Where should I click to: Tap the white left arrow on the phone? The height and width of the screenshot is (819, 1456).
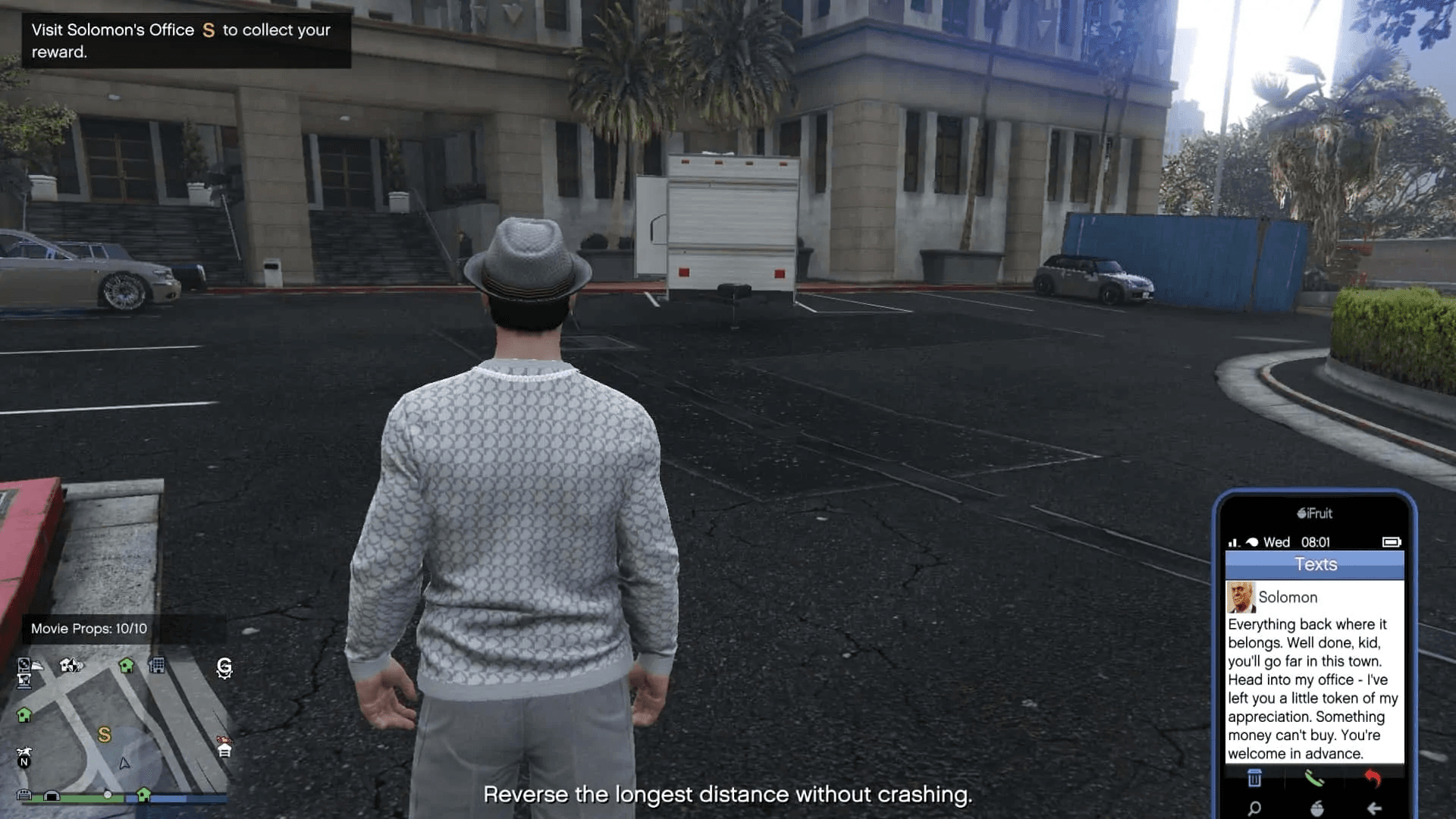click(1374, 808)
